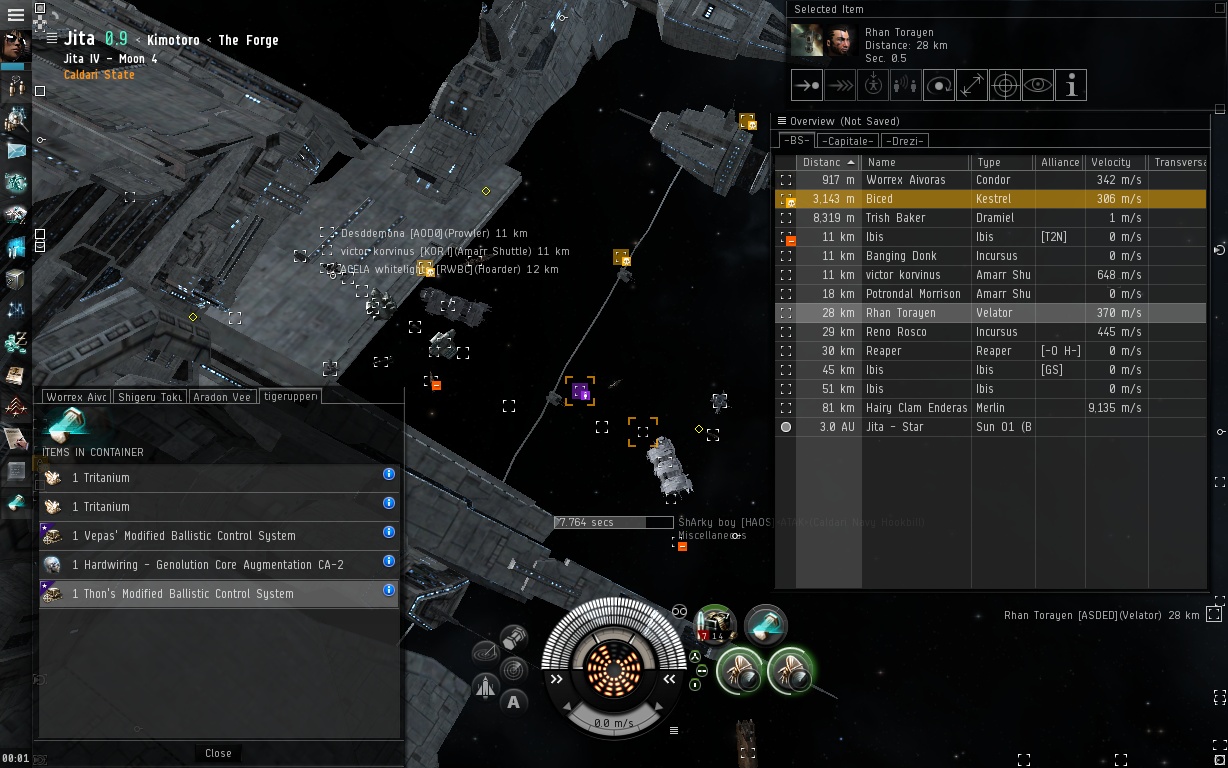This screenshot has height=768, width=1228.
Task: Select the Jita - Star overview entry
Action: [894, 427]
